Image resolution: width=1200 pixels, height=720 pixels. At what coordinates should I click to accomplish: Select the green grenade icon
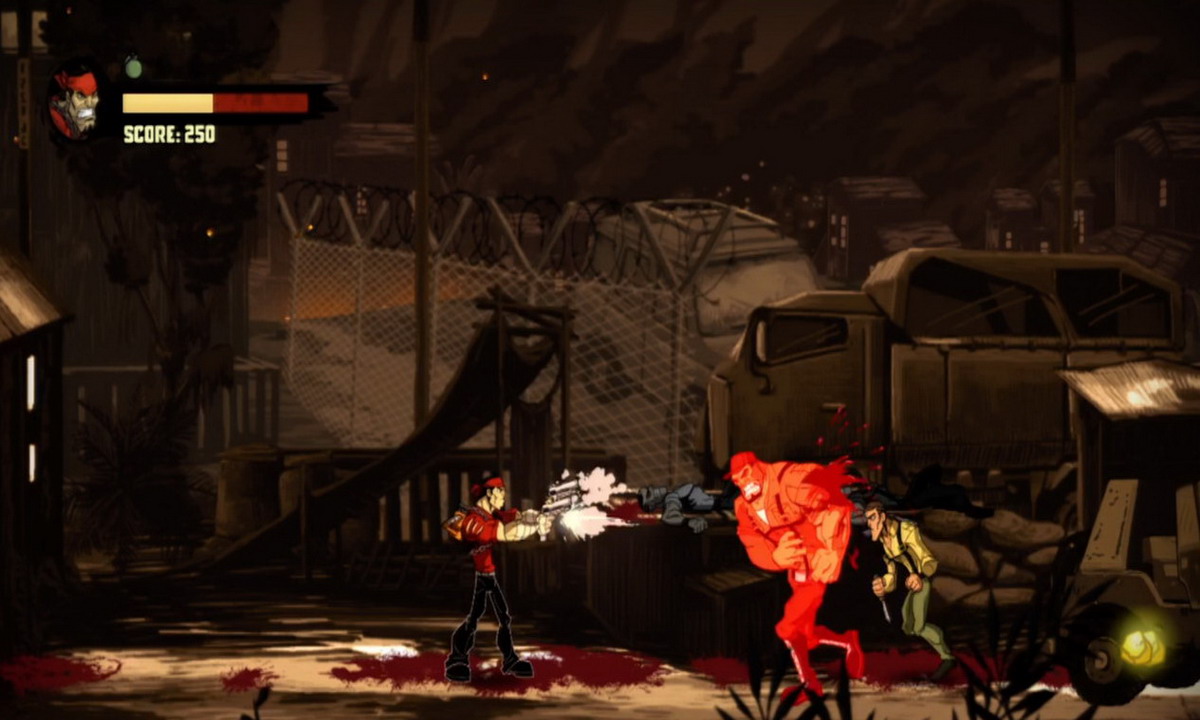click(x=133, y=67)
